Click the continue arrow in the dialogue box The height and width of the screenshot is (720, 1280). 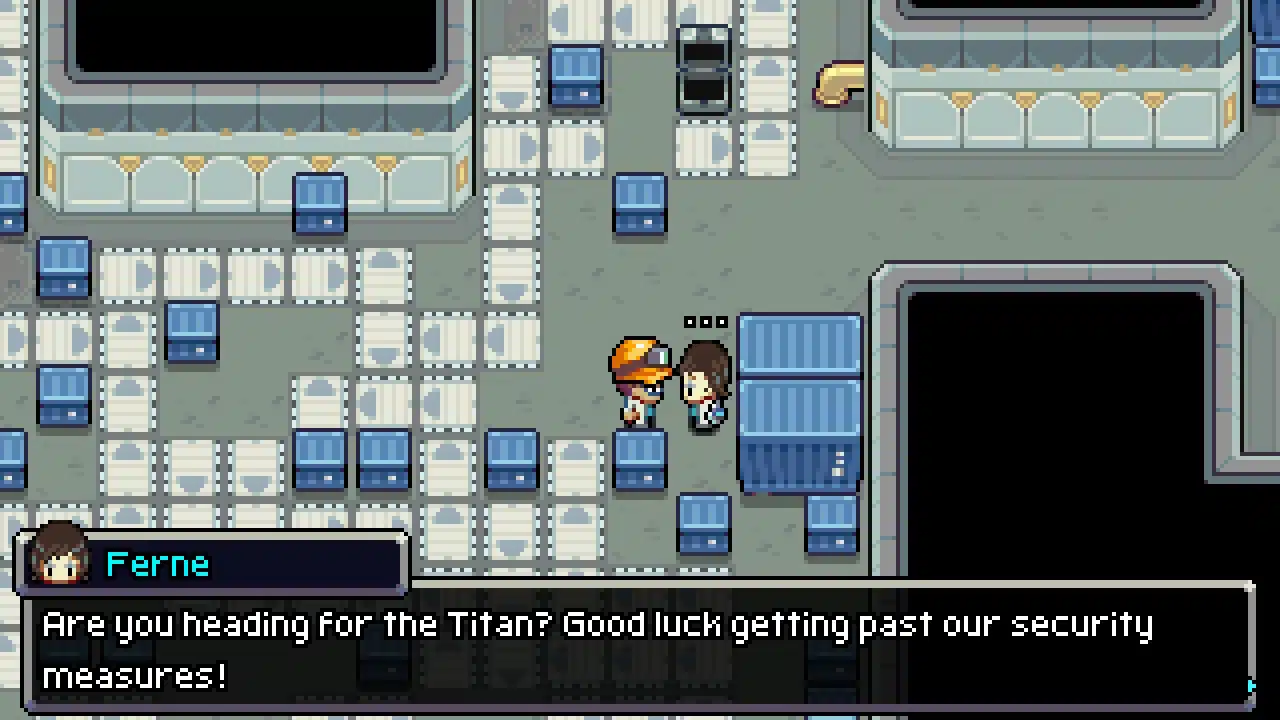point(1250,684)
